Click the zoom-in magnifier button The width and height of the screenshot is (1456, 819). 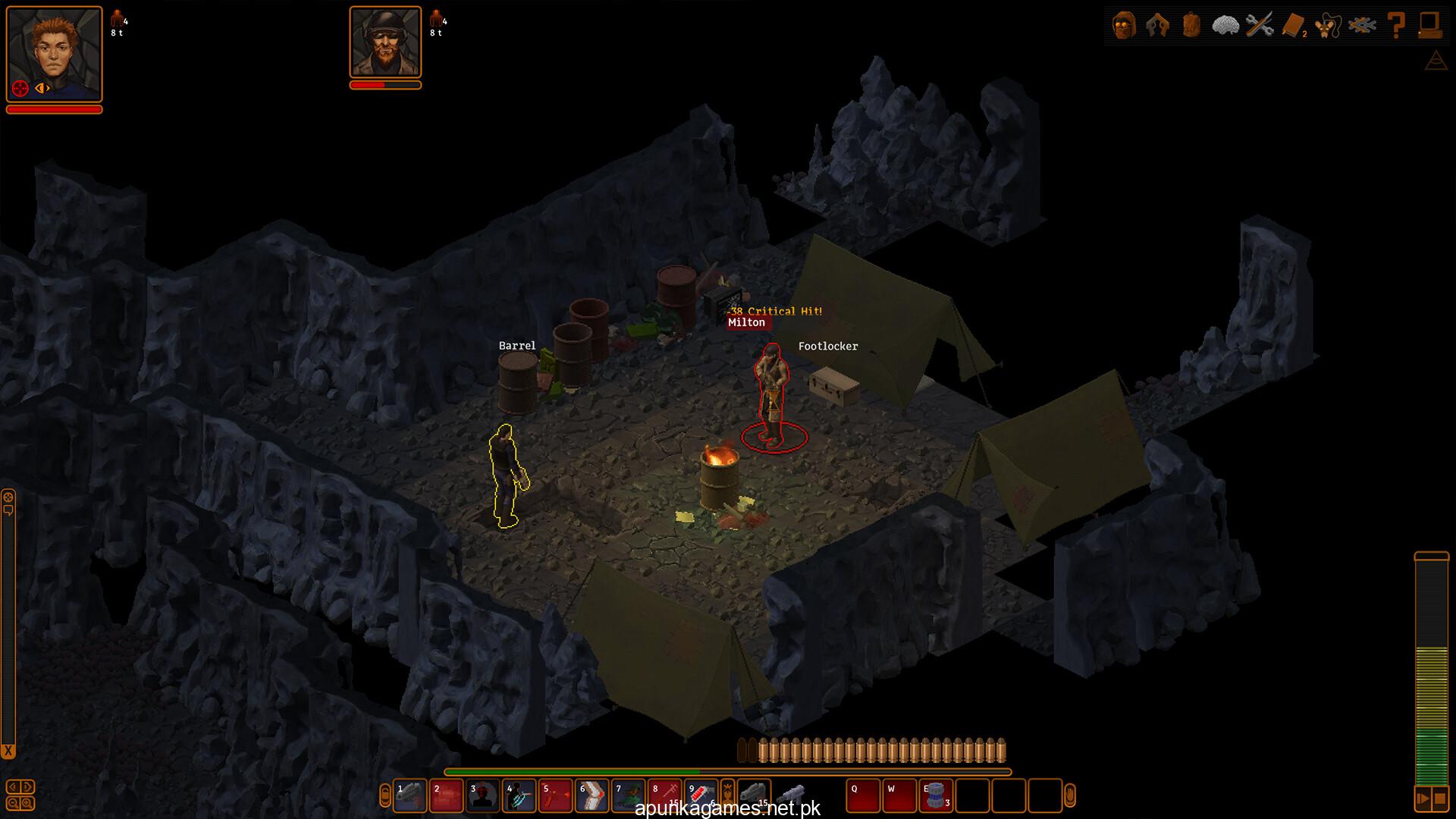tap(27, 803)
